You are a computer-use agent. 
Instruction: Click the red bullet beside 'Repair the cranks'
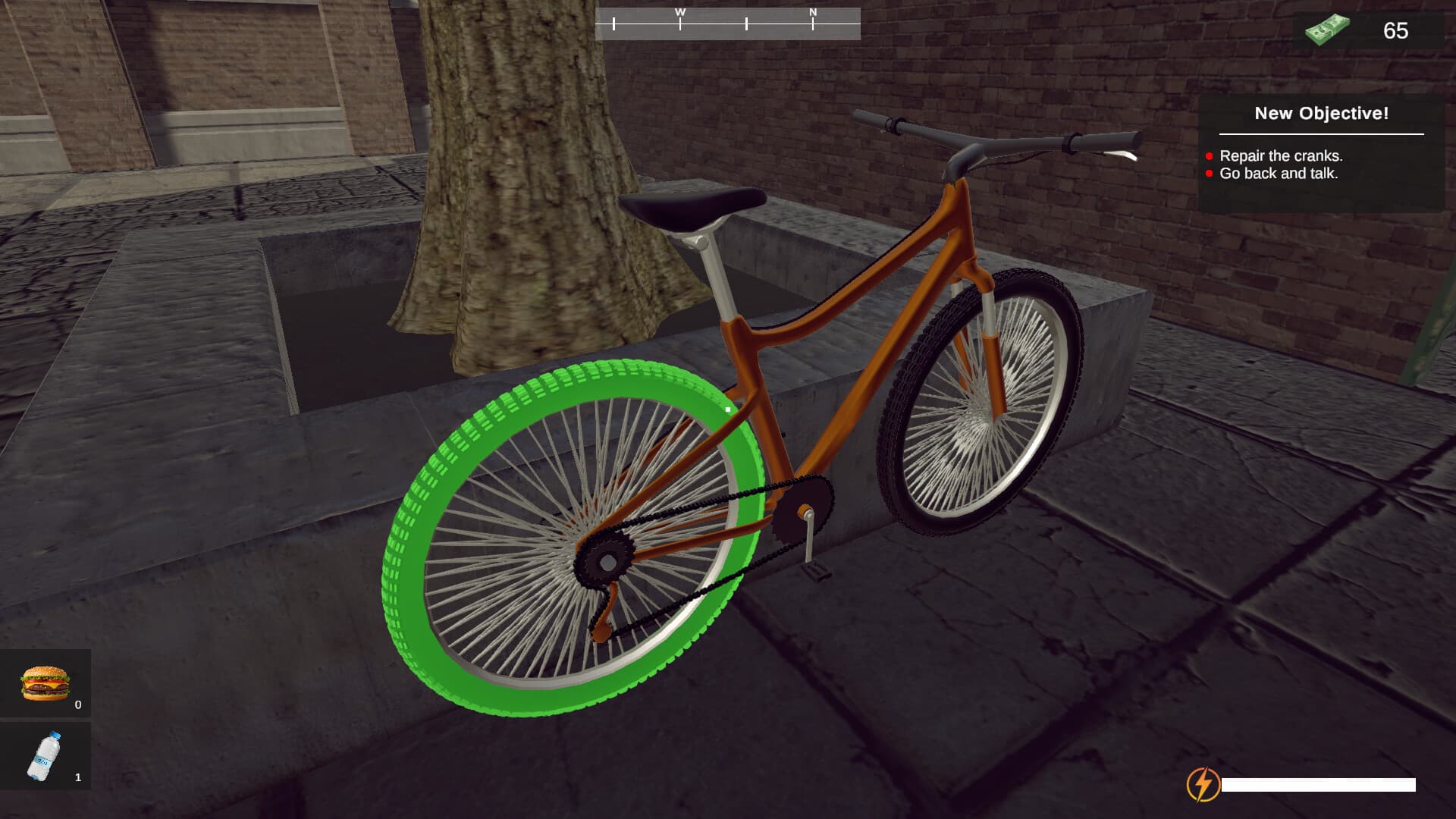(x=1210, y=155)
